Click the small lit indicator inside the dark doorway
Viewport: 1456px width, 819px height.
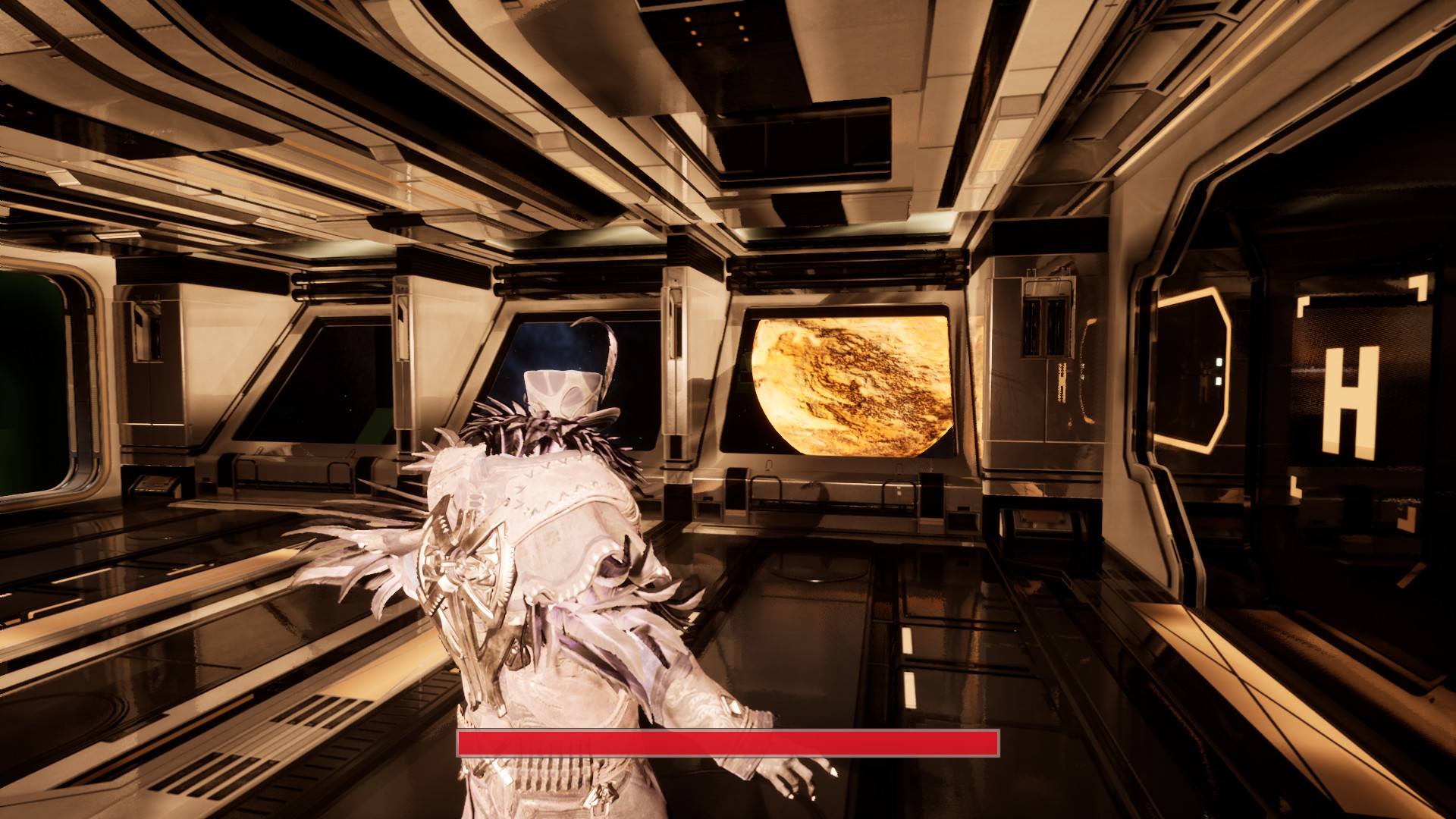coord(1218,372)
